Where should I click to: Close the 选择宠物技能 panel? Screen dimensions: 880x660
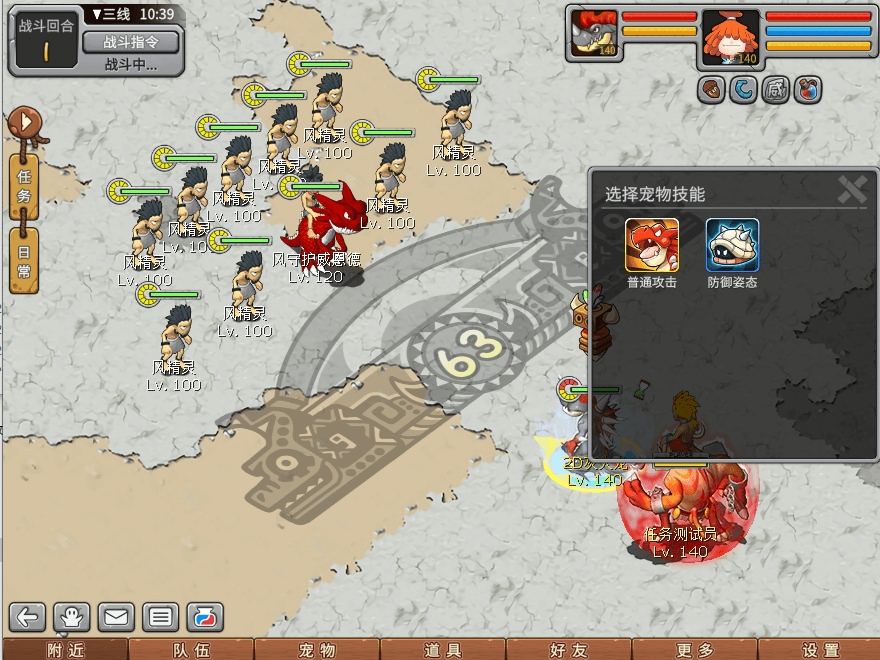click(x=852, y=190)
